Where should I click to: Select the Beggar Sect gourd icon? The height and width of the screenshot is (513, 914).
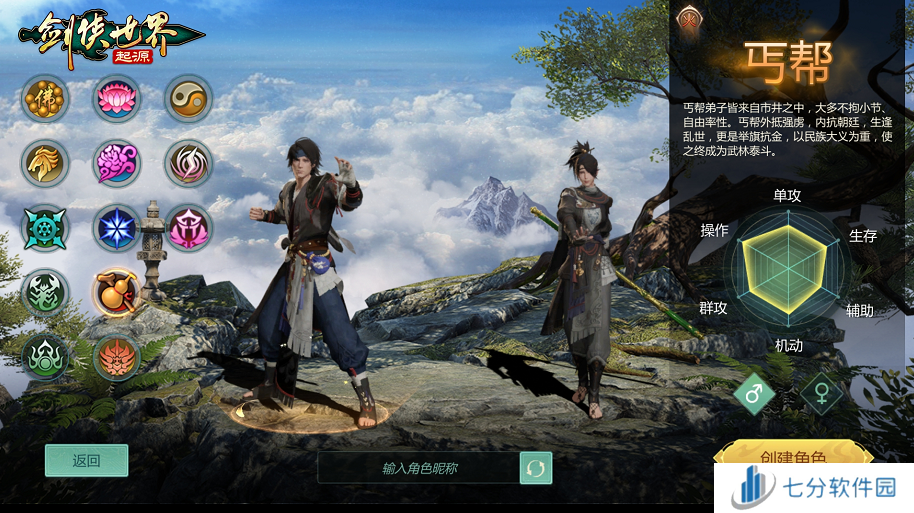117,293
